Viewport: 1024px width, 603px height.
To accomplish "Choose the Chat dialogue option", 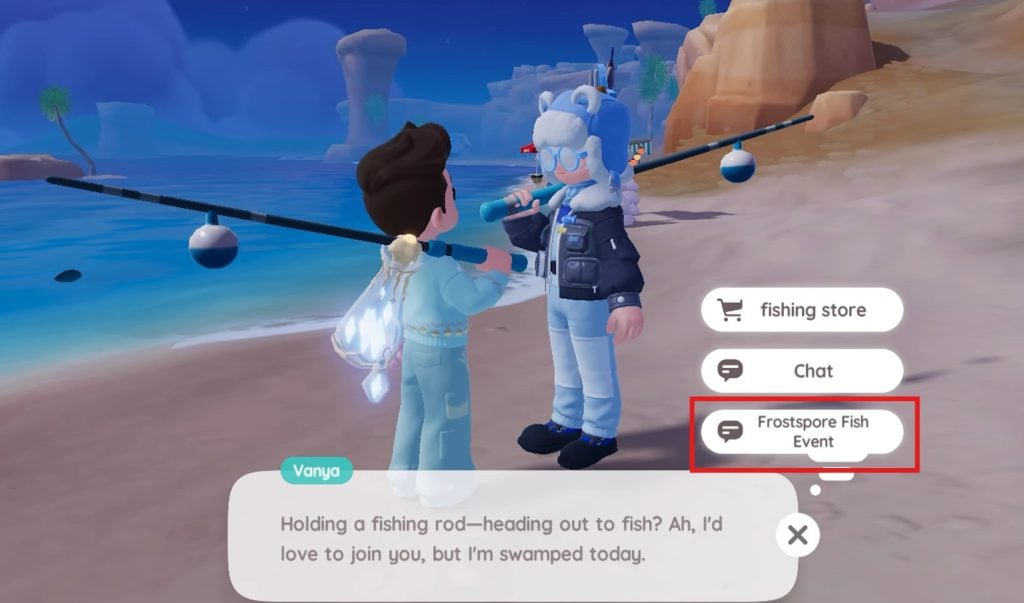I will (802, 371).
